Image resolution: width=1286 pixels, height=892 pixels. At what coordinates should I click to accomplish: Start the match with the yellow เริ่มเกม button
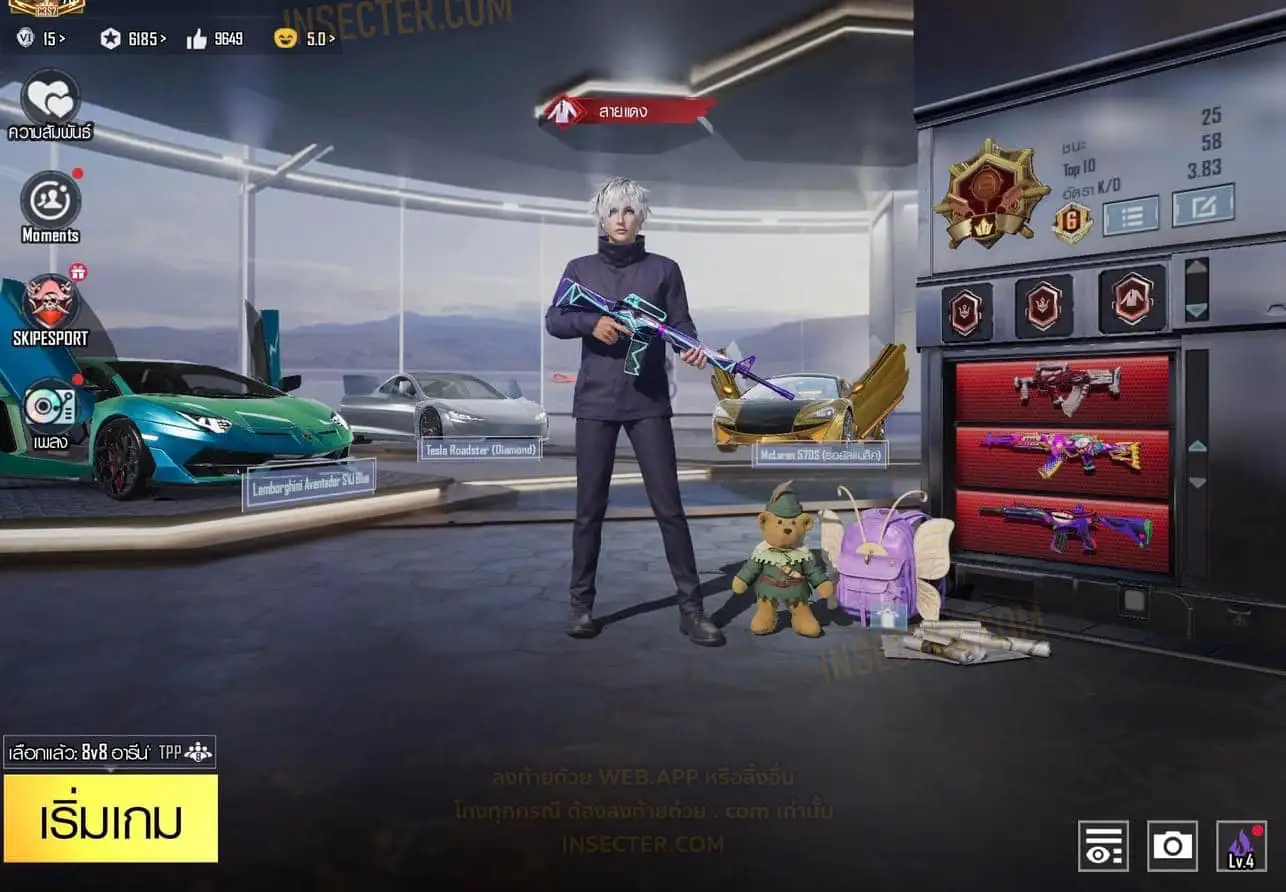coord(110,818)
